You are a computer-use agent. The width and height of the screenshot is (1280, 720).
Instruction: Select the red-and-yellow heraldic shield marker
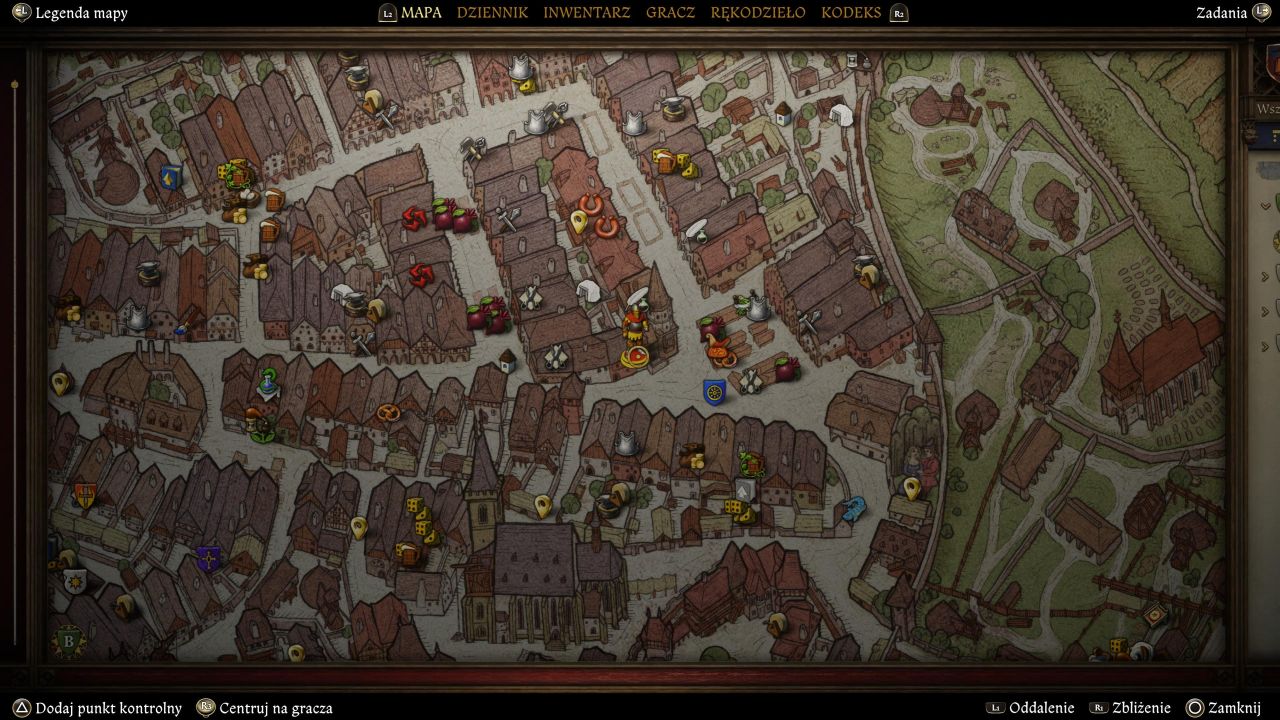(85, 495)
